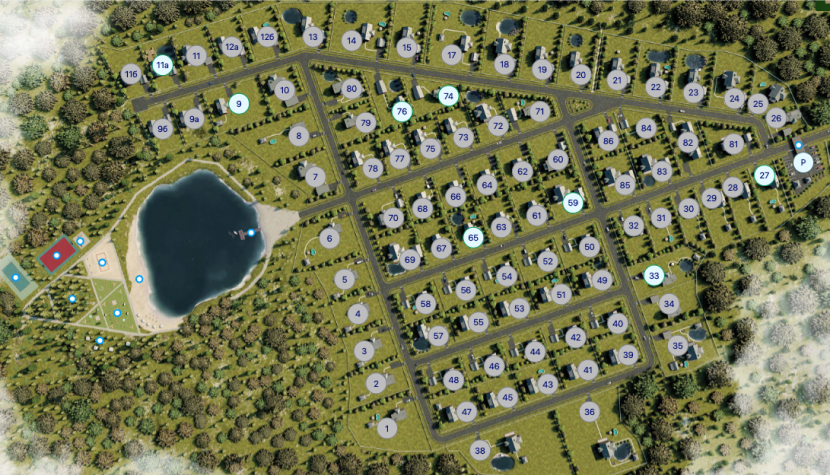Viewport: 830px width, 475px height.
Task: Select plot marker 116
Action: (131, 75)
